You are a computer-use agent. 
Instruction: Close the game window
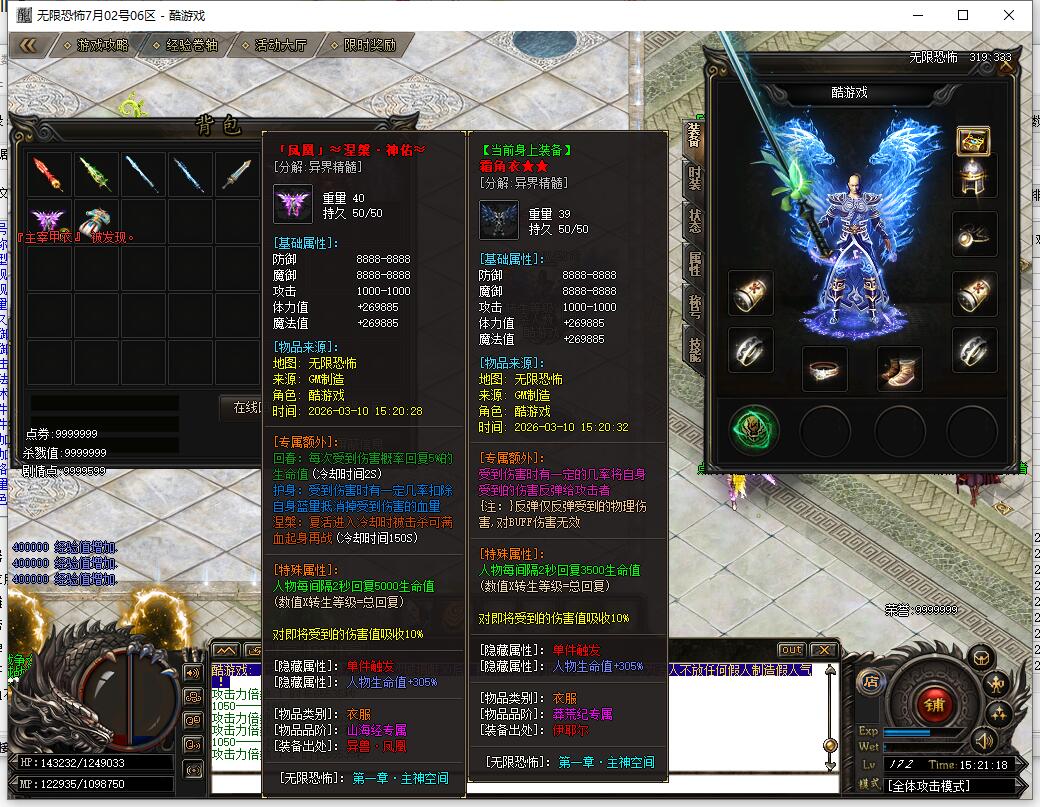click(x=1008, y=15)
